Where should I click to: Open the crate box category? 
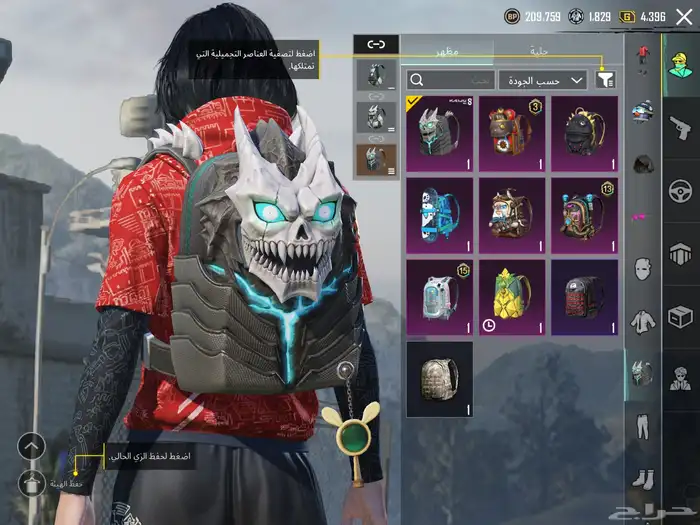pyautogui.click(x=680, y=316)
